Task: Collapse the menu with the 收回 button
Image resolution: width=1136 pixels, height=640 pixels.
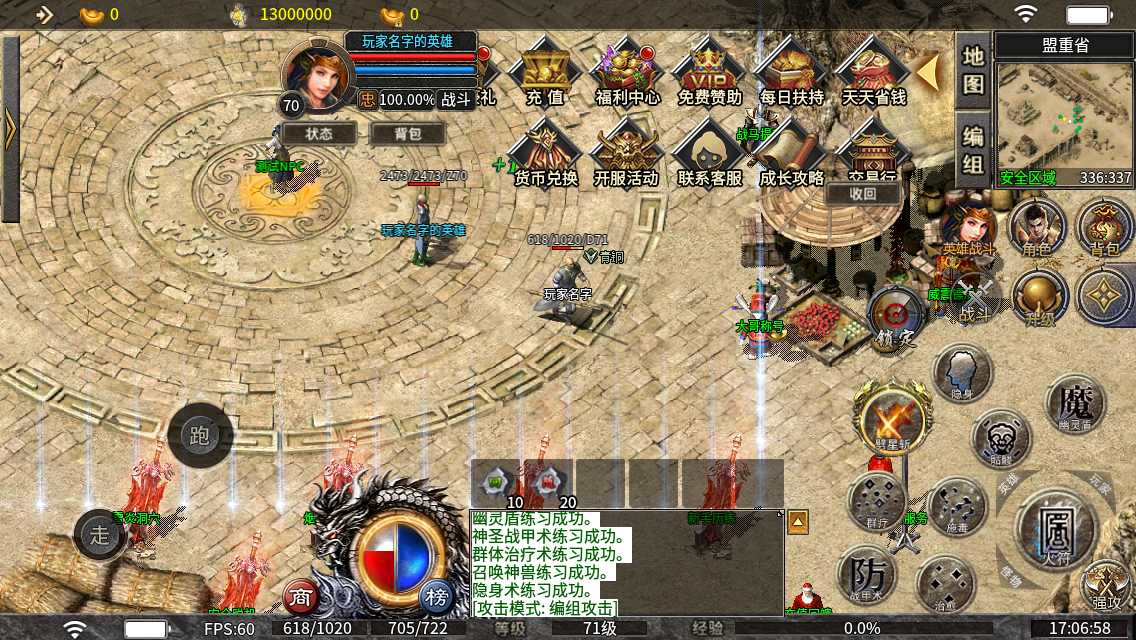Action: point(862,195)
